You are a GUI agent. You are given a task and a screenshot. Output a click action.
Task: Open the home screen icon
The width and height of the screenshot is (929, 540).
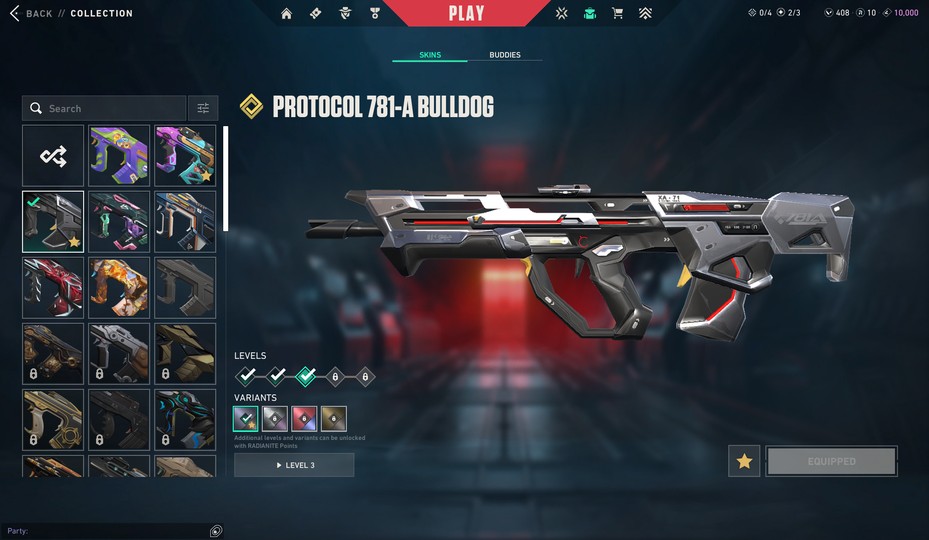tap(287, 14)
